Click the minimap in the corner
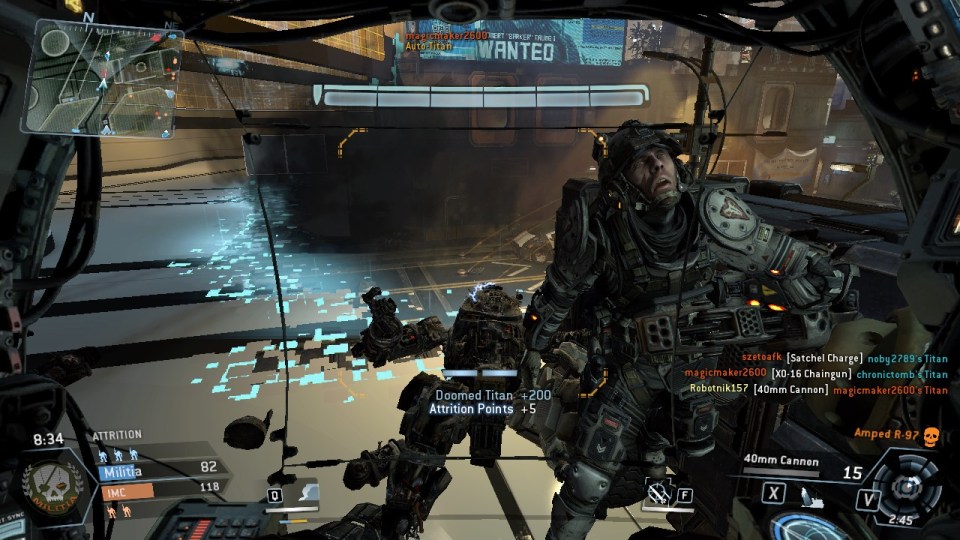This screenshot has height=540, width=960. 102,79
